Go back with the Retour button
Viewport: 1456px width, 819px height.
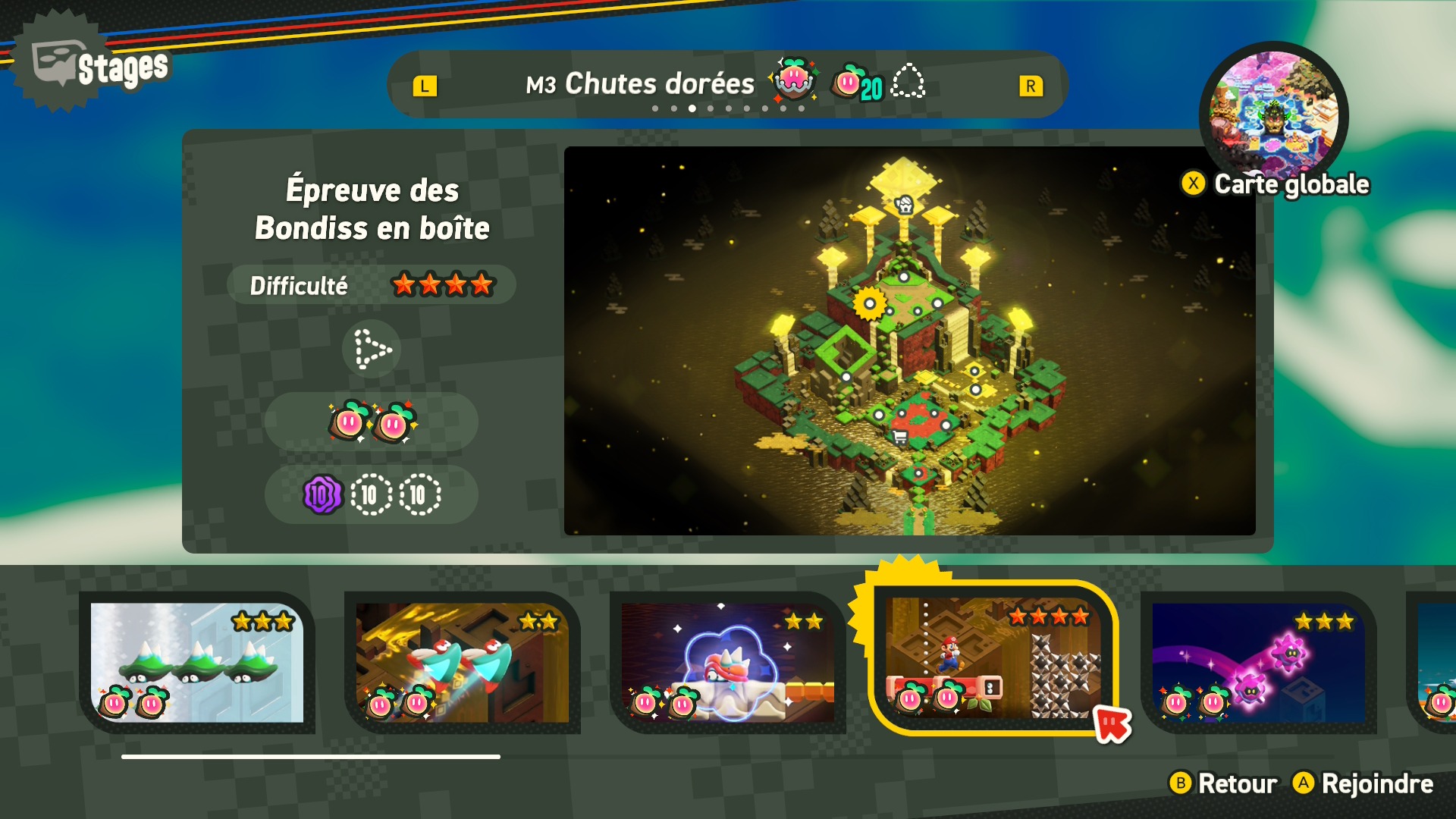tap(1223, 783)
